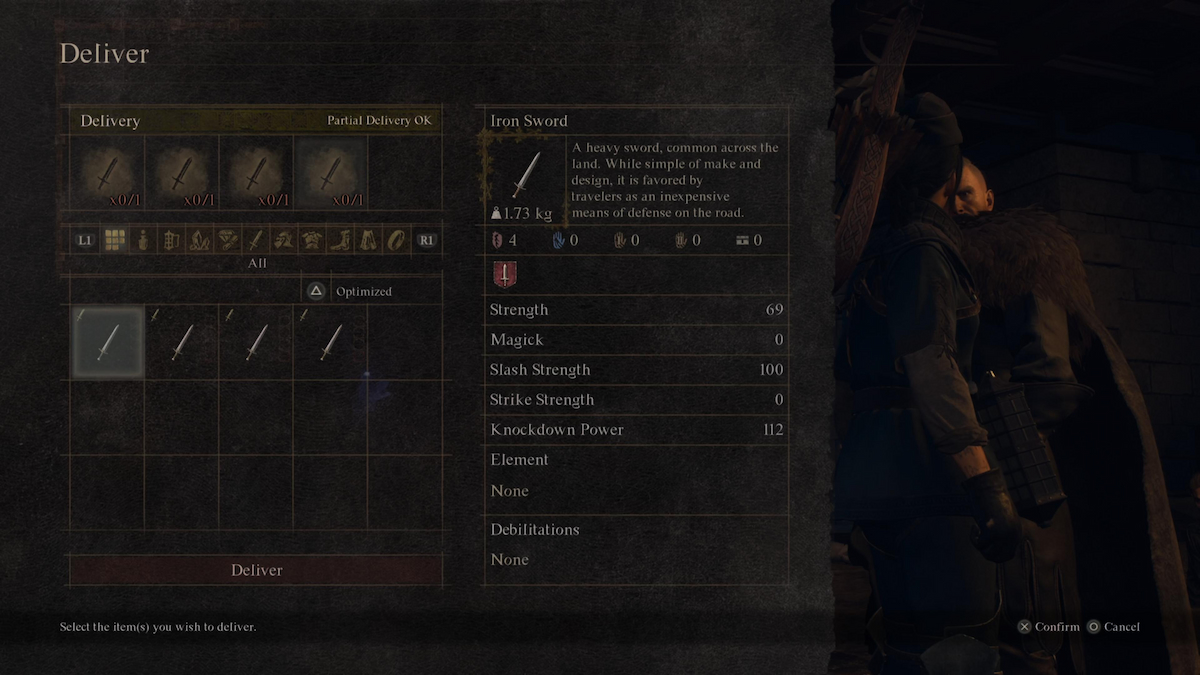Switch to the All items grid tab
The image size is (1200, 675).
pyautogui.click(x=114, y=240)
